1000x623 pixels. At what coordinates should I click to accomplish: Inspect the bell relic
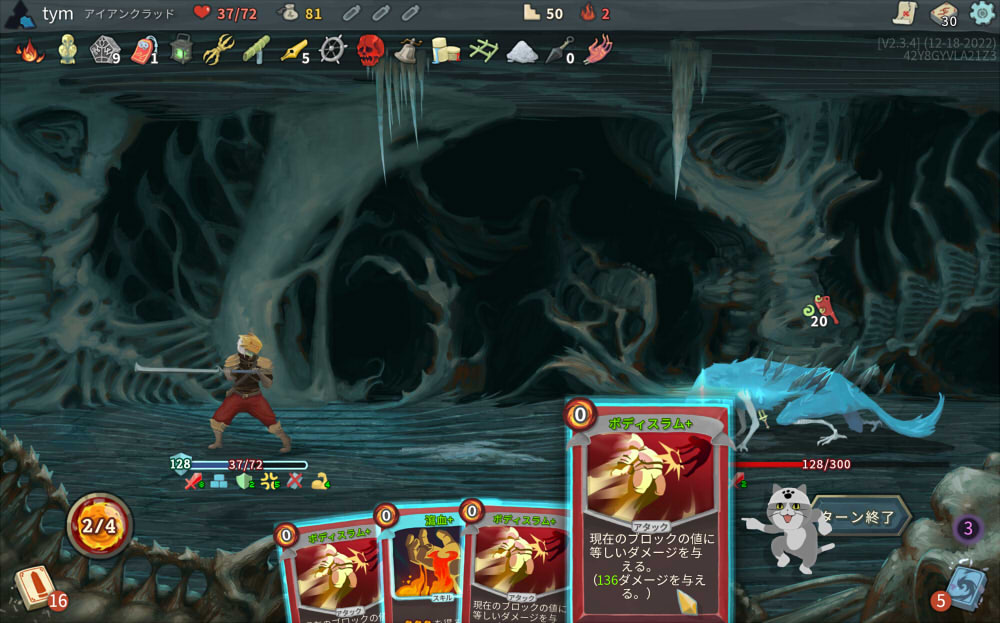tap(407, 49)
